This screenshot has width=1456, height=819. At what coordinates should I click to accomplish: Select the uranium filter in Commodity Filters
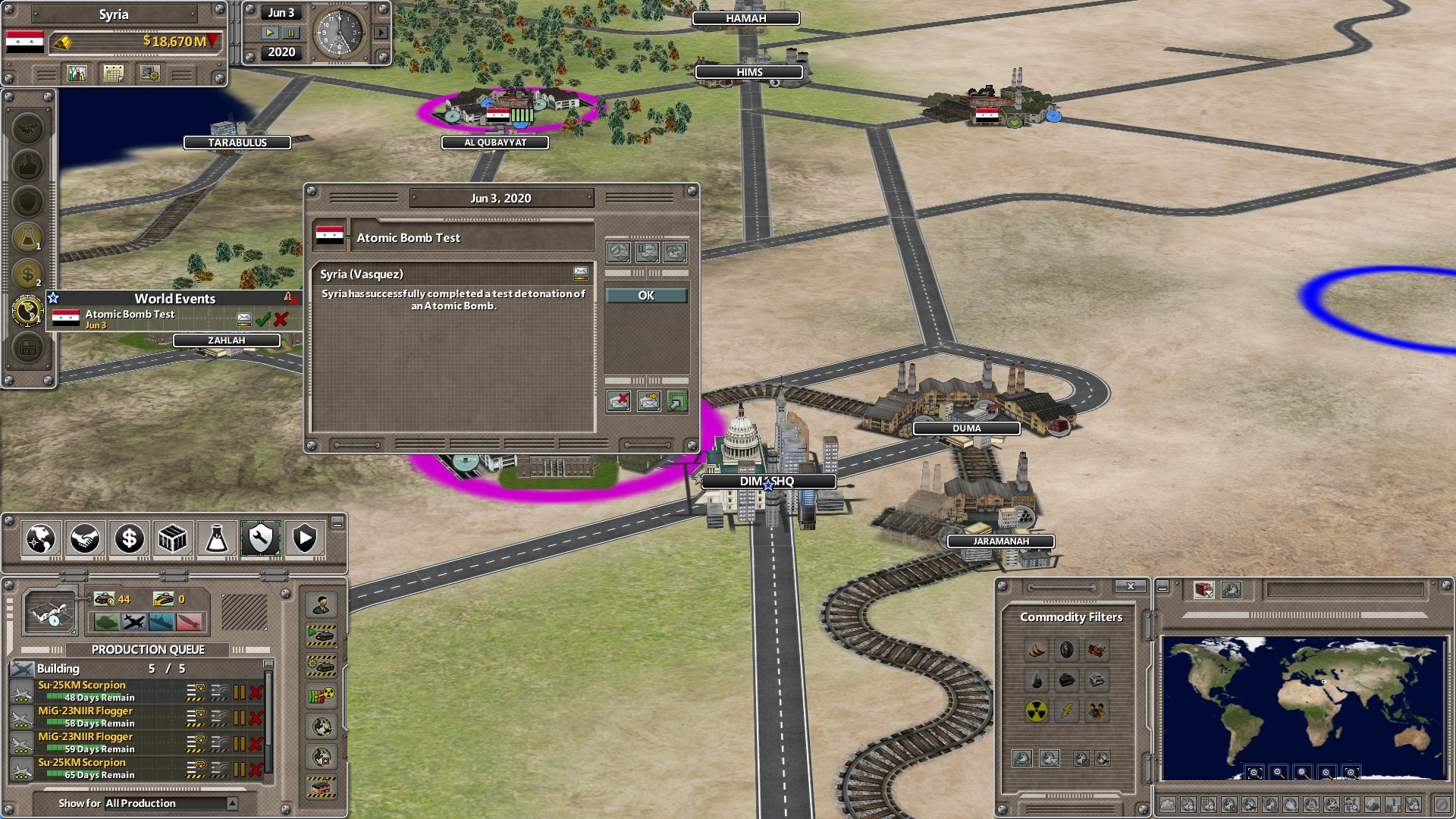pyautogui.click(x=1035, y=711)
